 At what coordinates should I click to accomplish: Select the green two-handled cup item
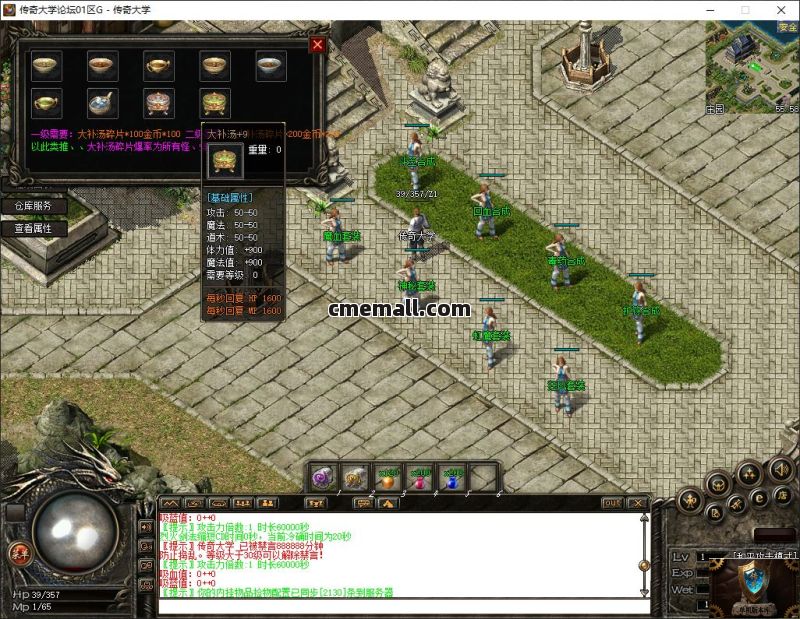(x=45, y=102)
